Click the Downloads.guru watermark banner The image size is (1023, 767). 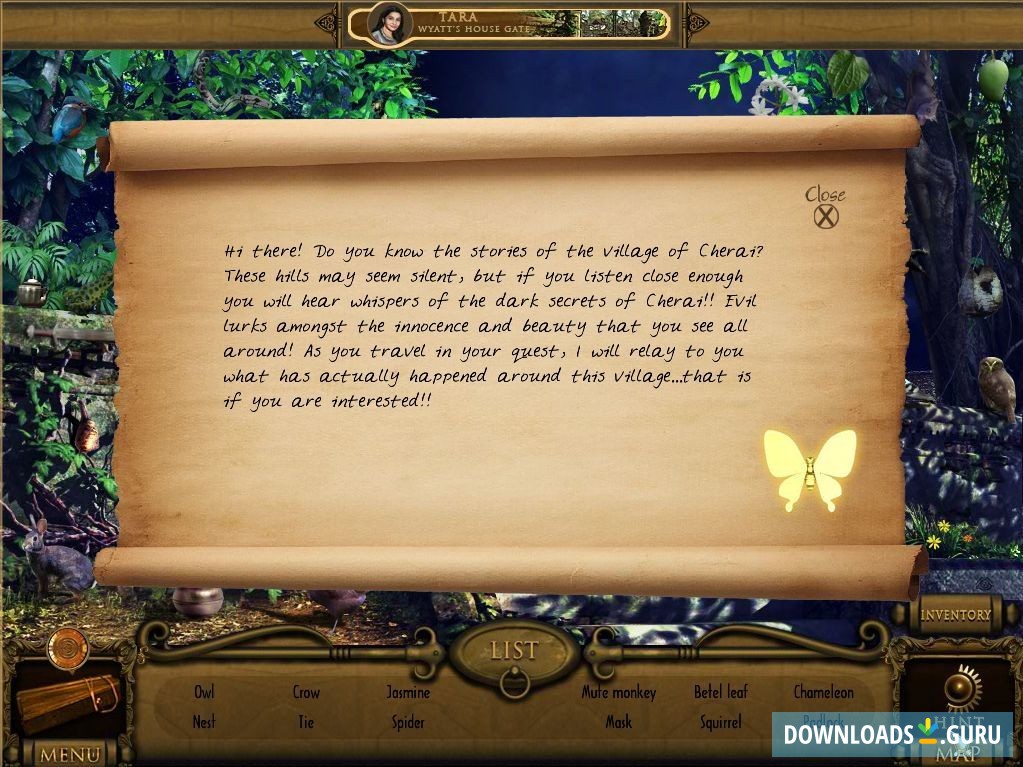(892, 734)
